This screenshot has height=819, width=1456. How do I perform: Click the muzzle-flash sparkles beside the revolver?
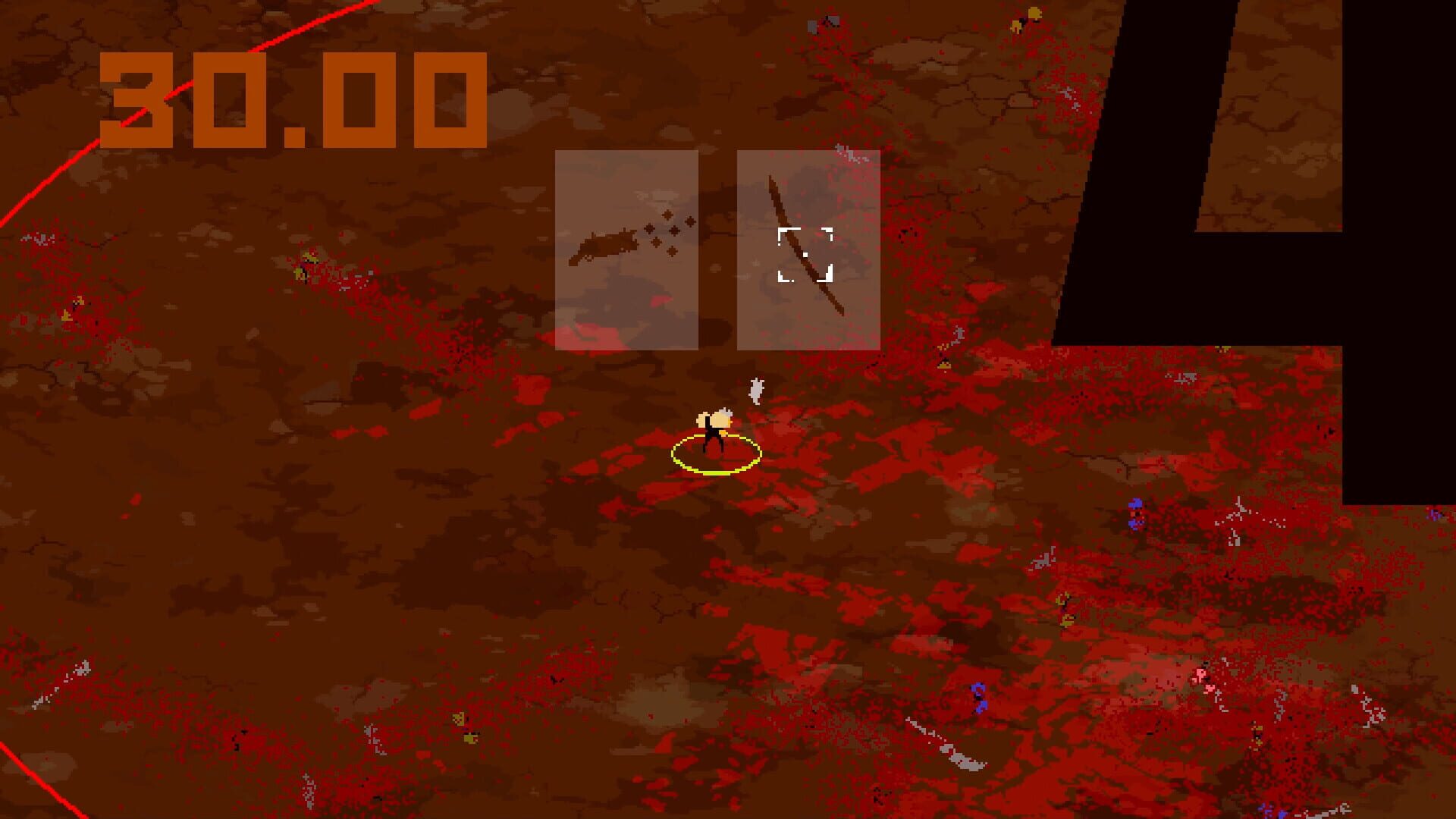[x=667, y=231]
